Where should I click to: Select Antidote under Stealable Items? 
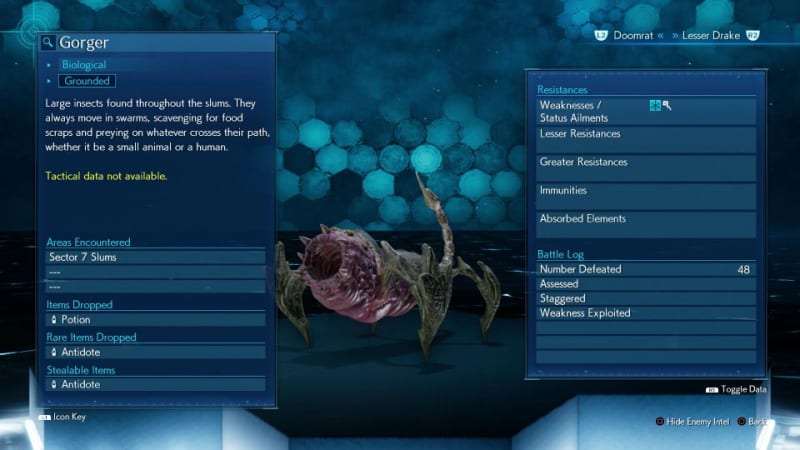tap(155, 384)
